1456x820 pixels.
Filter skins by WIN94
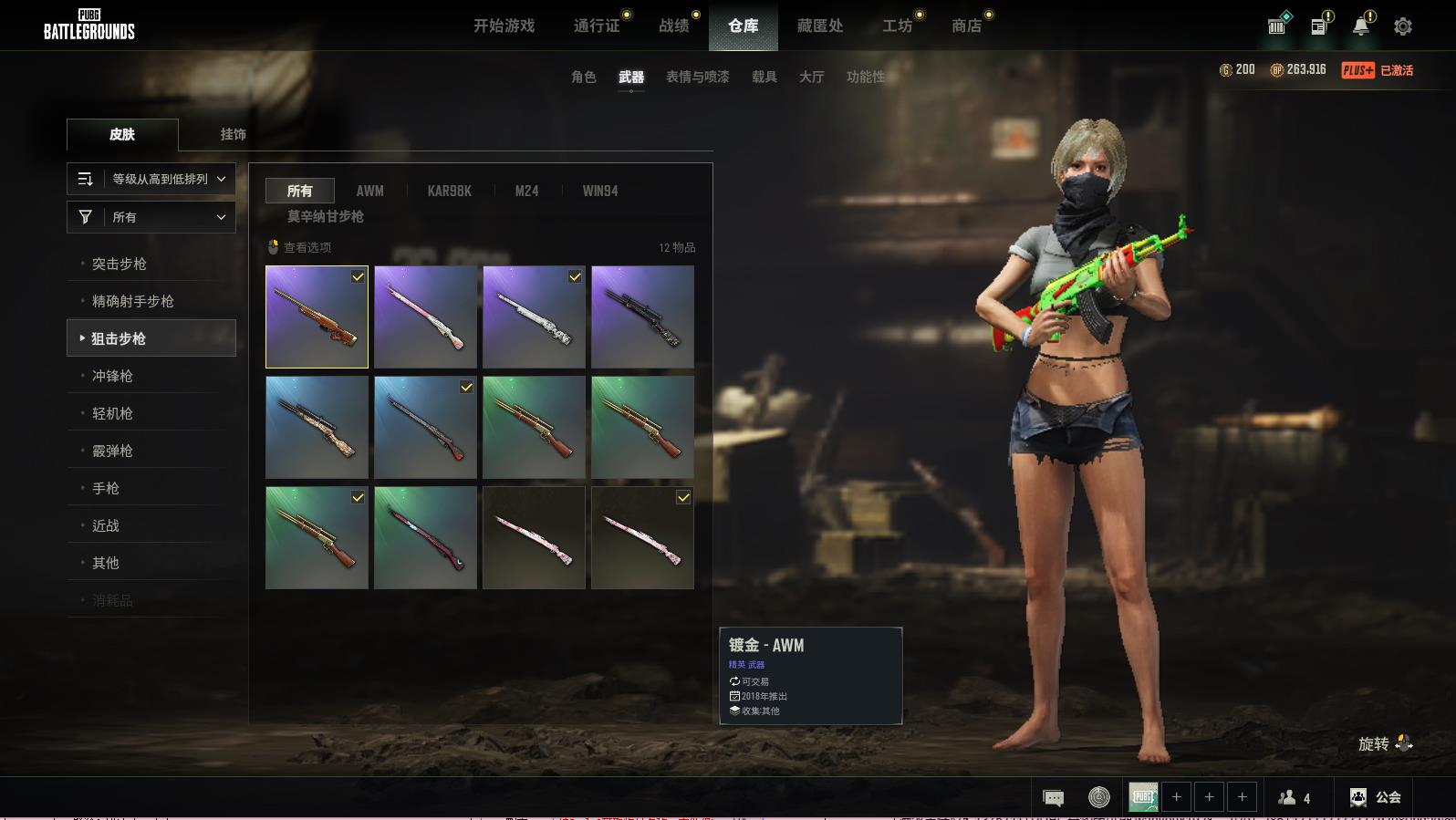tap(599, 191)
